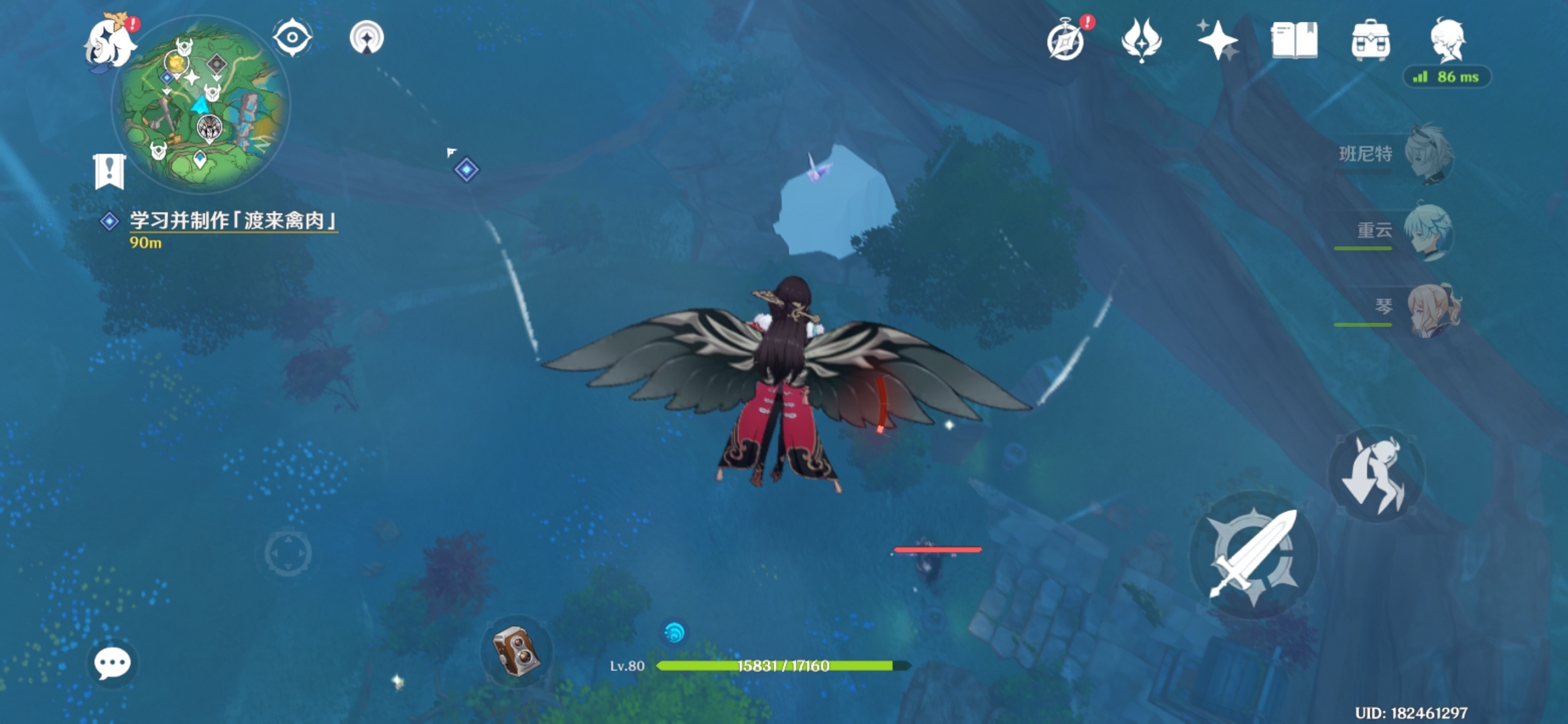Tap the sword attack button
This screenshot has height=724, width=1568.
[1253, 555]
